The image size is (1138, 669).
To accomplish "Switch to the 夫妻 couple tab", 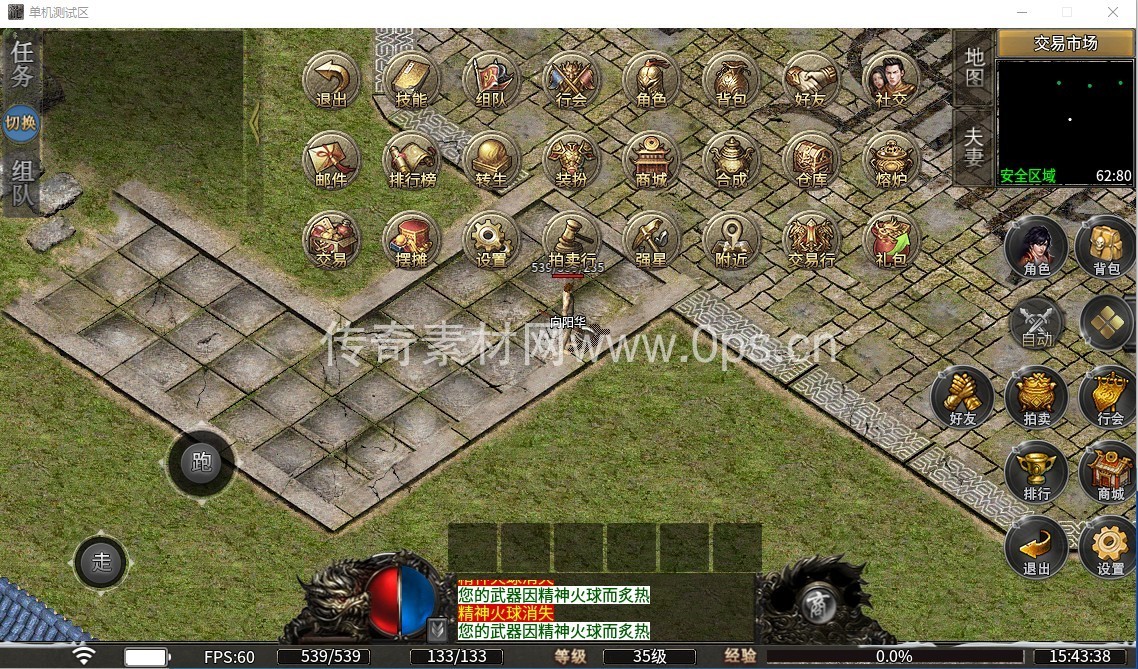I will [974, 145].
